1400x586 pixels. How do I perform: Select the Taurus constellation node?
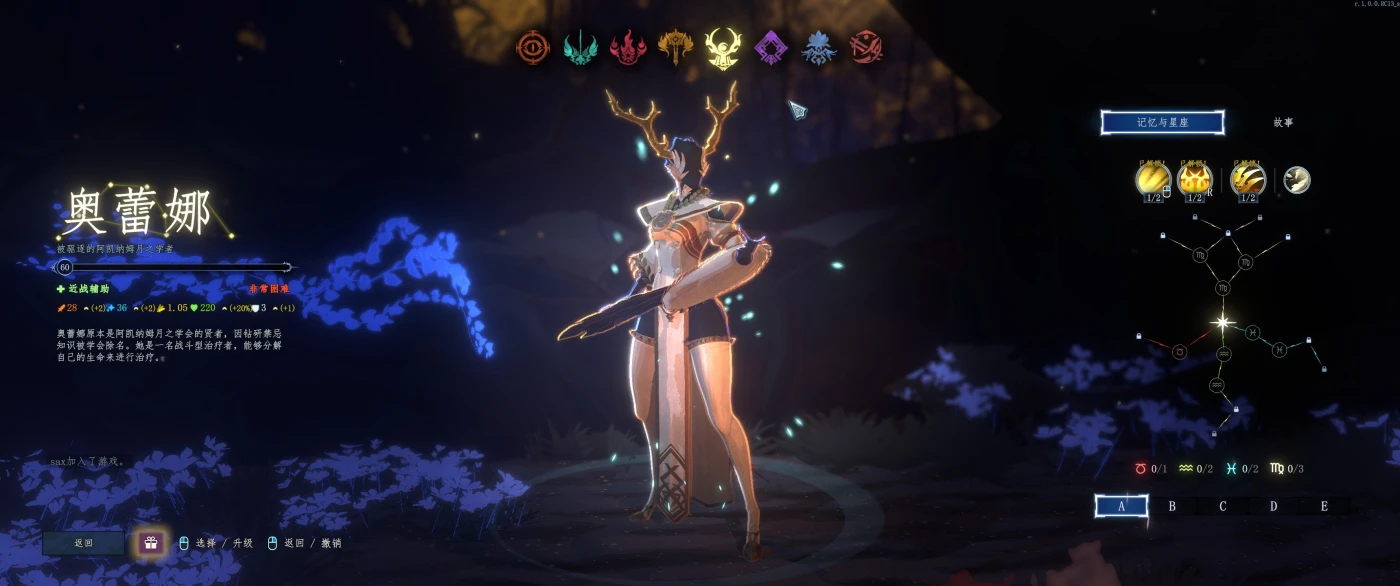1179,352
